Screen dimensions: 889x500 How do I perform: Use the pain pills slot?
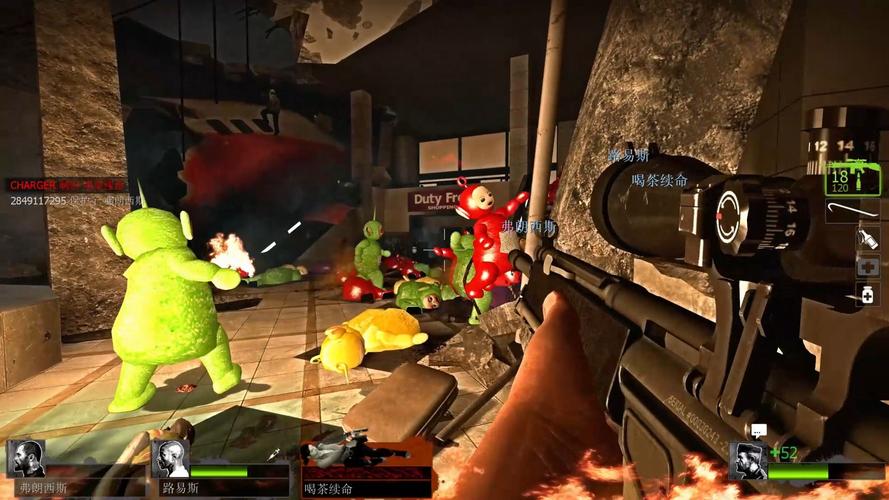[867, 294]
